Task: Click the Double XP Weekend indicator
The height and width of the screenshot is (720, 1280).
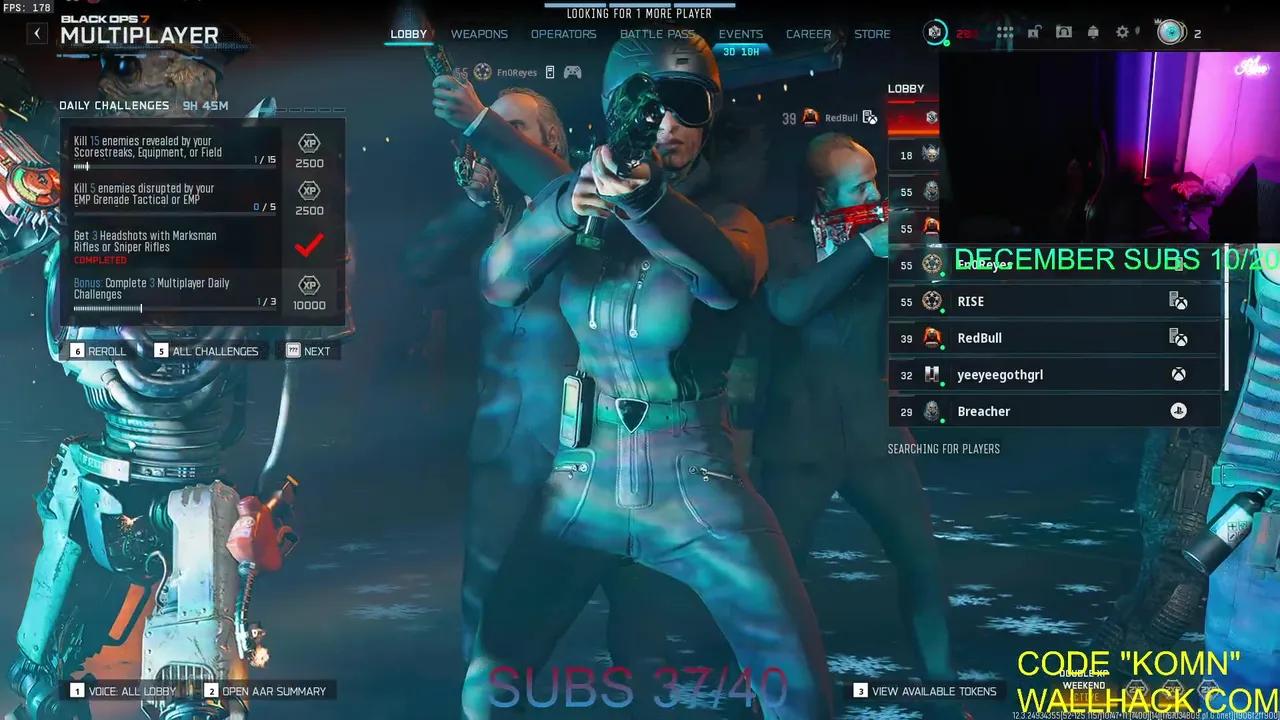Action: click(x=1084, y=680)
